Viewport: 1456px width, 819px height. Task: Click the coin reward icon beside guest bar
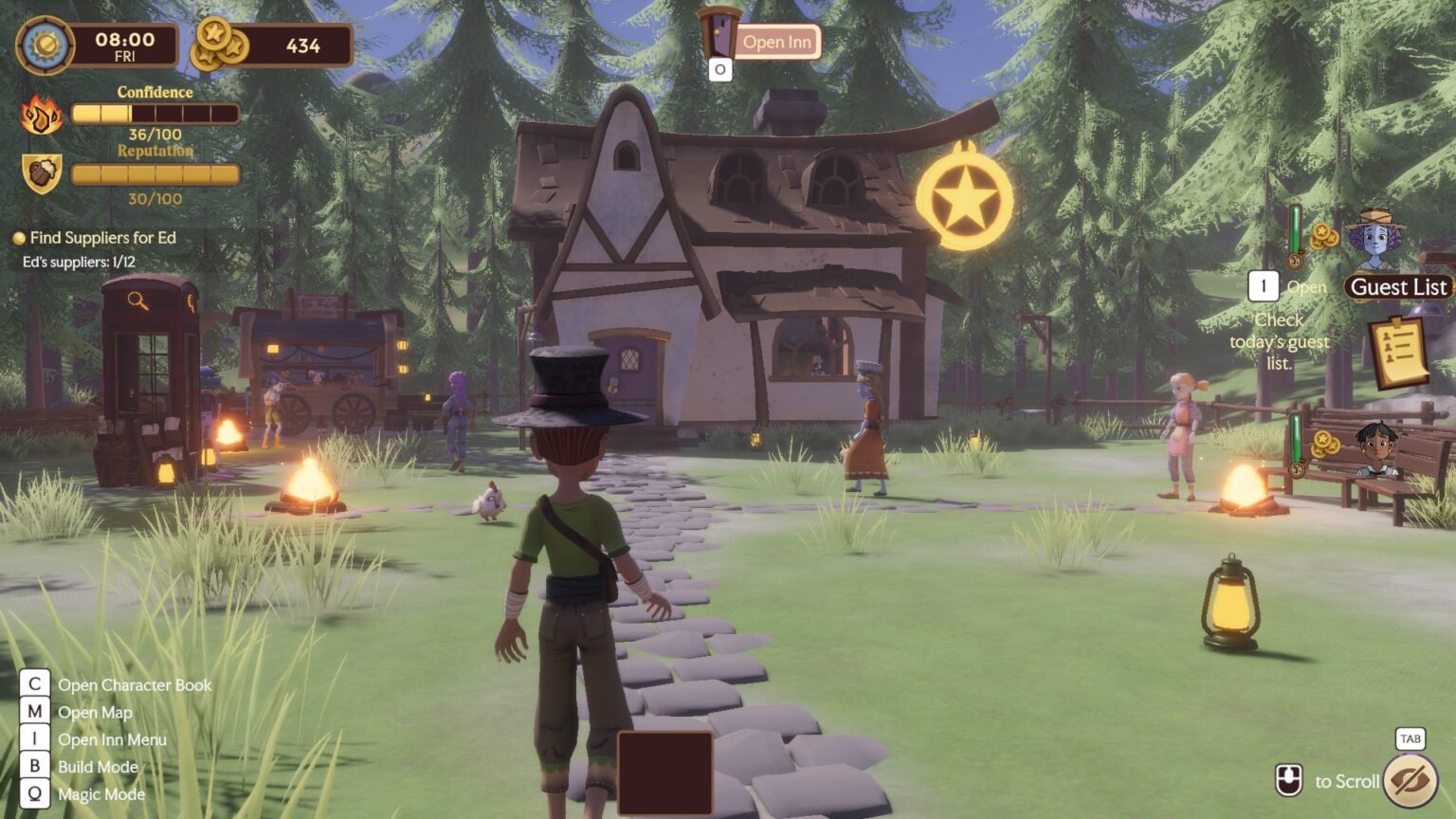(x=1323, y=236)
